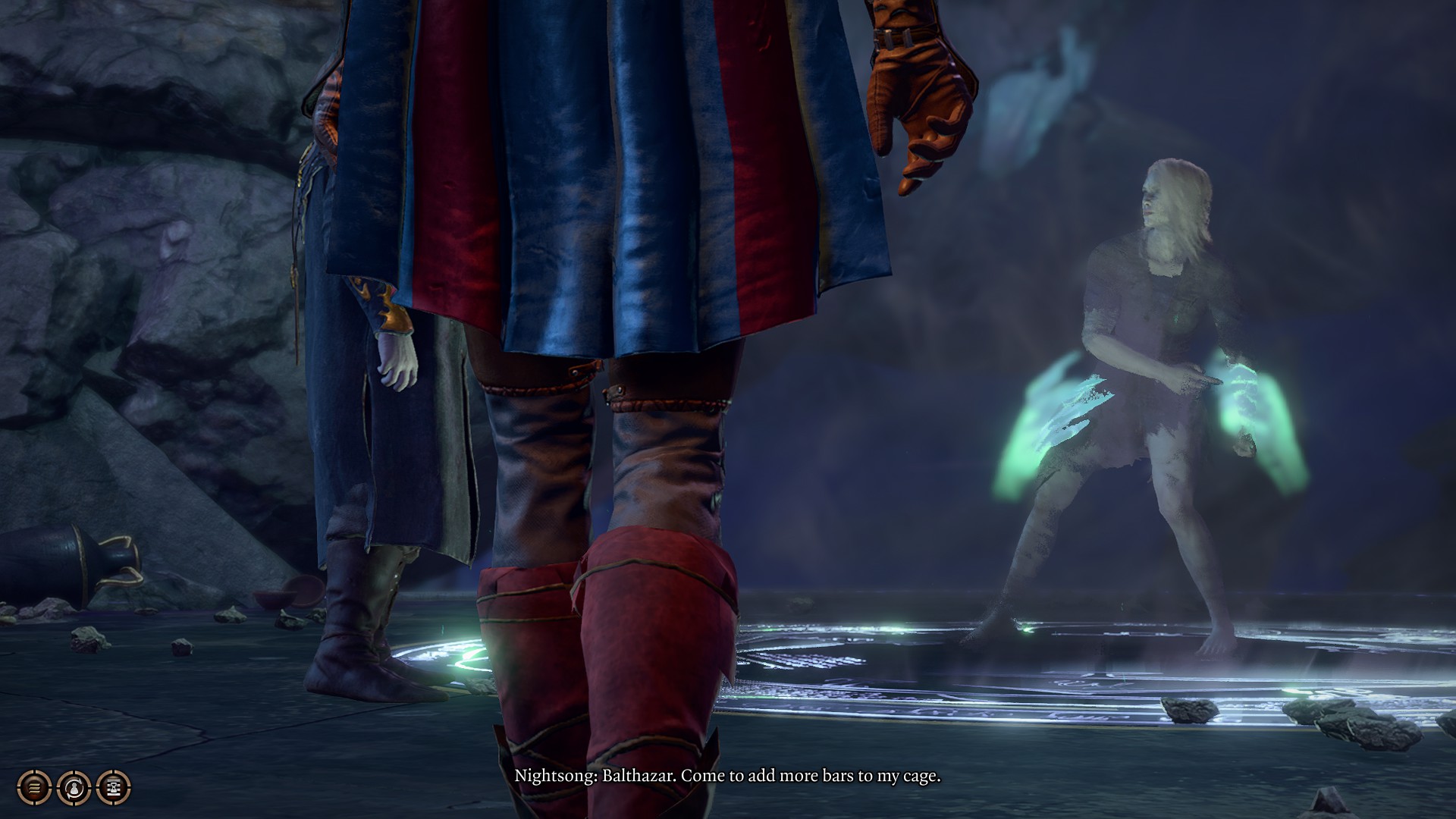
Task: Click the rightmost icon in the bottom-left cluster
Action: (112, 789)
